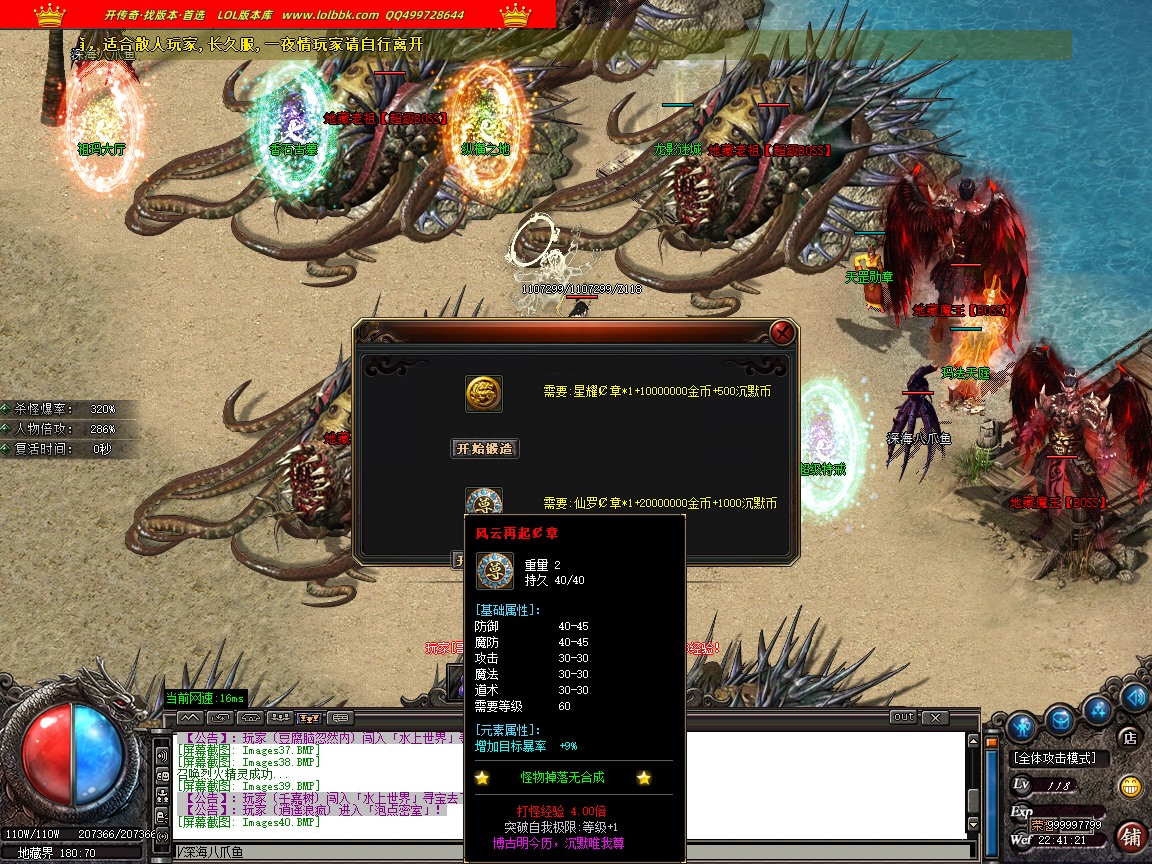
Task: Toggle sound with the speaker icon
Action: 1133,697
